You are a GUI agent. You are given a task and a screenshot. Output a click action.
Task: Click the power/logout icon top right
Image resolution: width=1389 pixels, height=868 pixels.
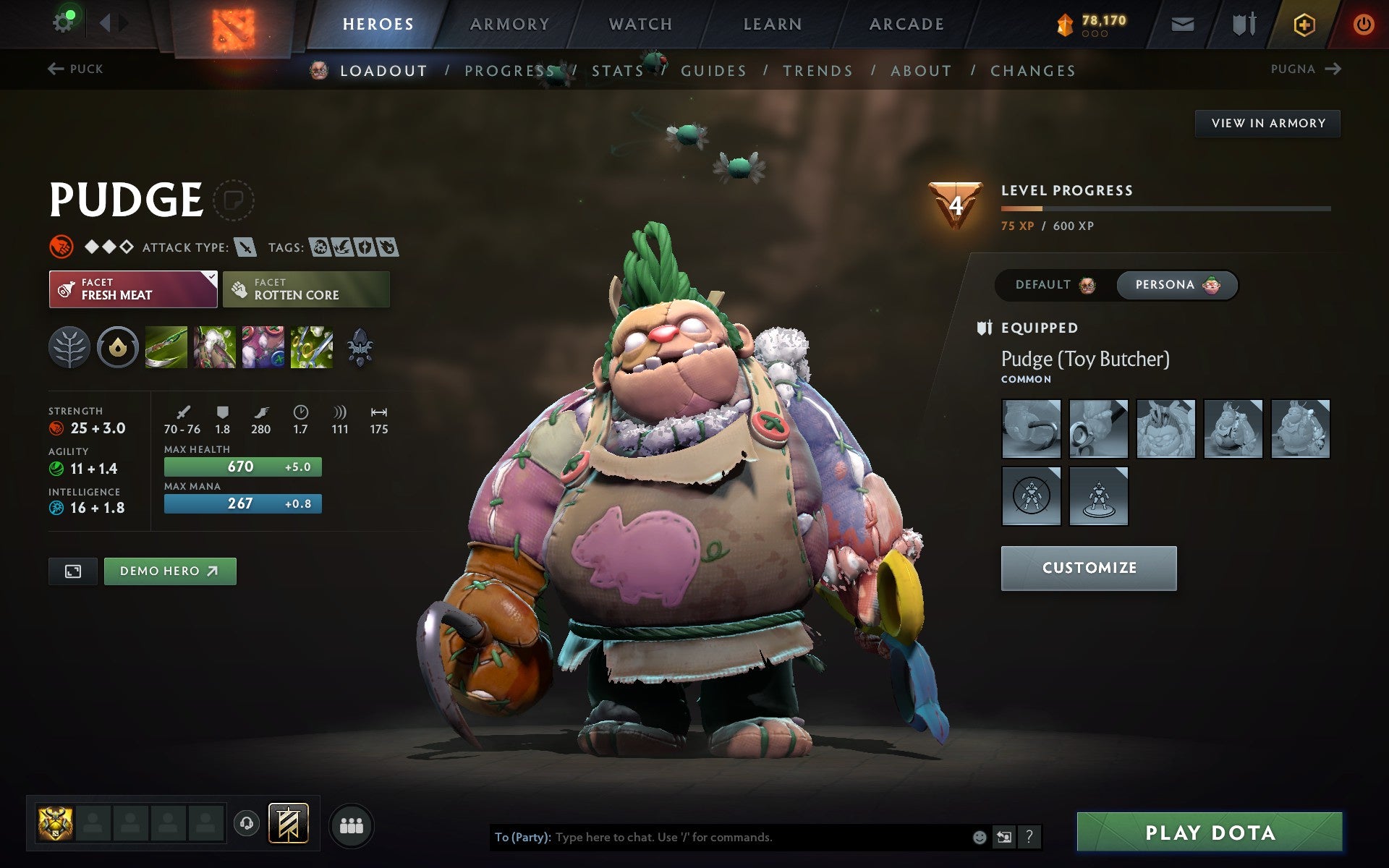click(x=1363, y=23)
